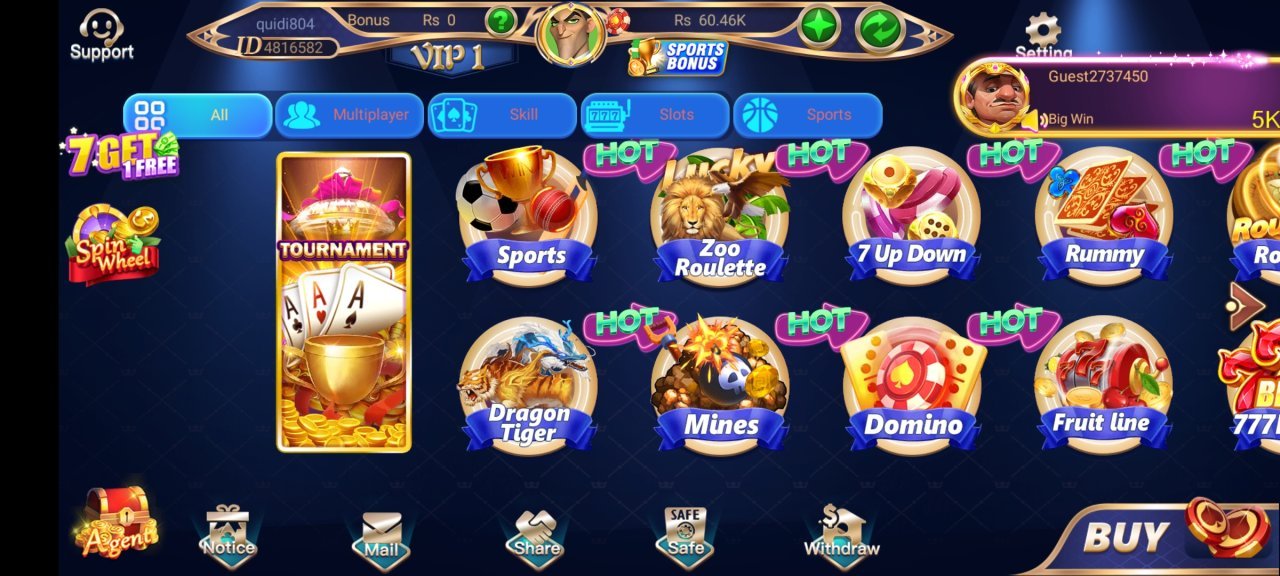Start the Dragon Tiger game

528,385
